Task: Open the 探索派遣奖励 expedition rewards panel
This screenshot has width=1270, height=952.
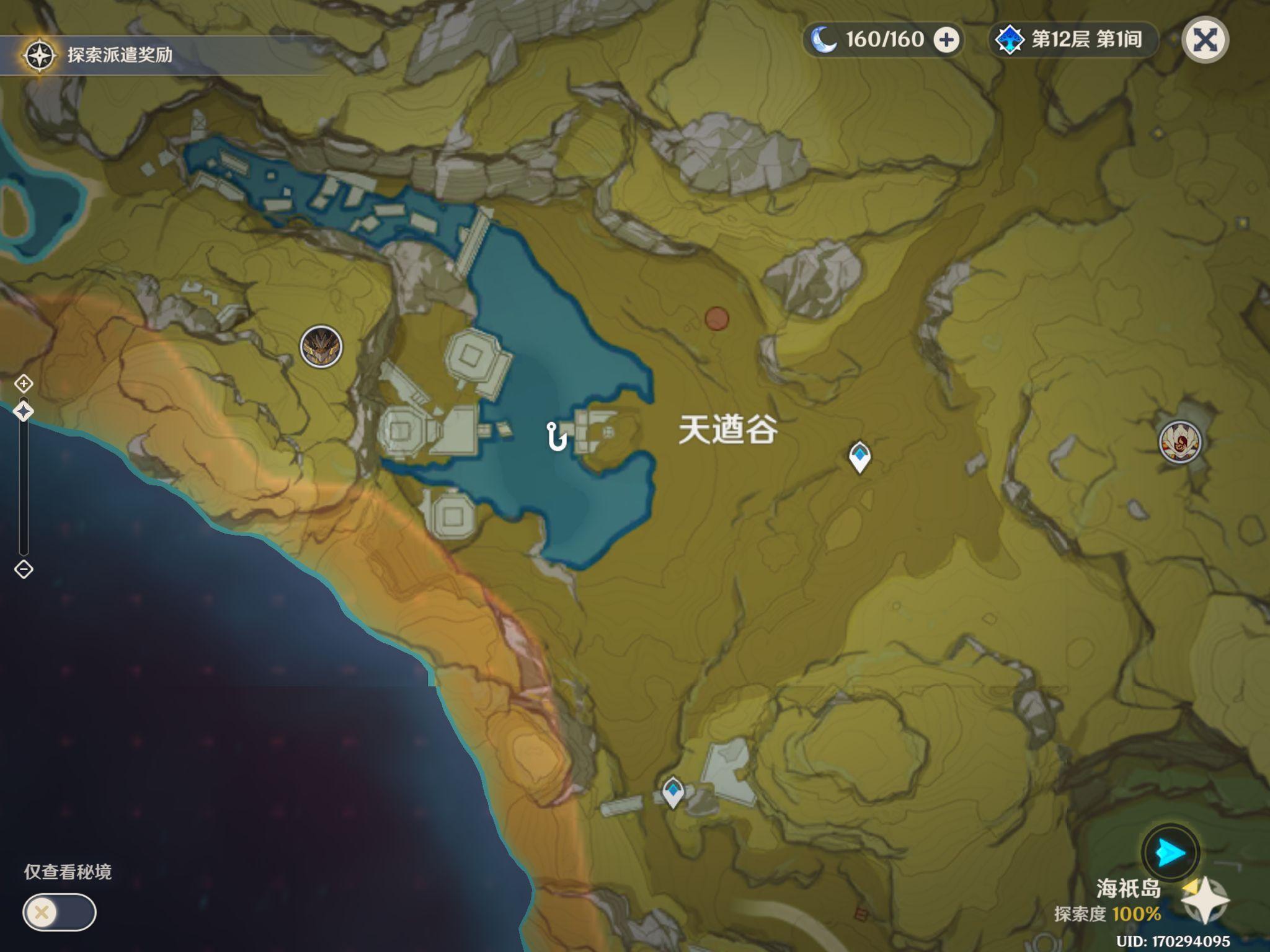Action: coord(99,55)
